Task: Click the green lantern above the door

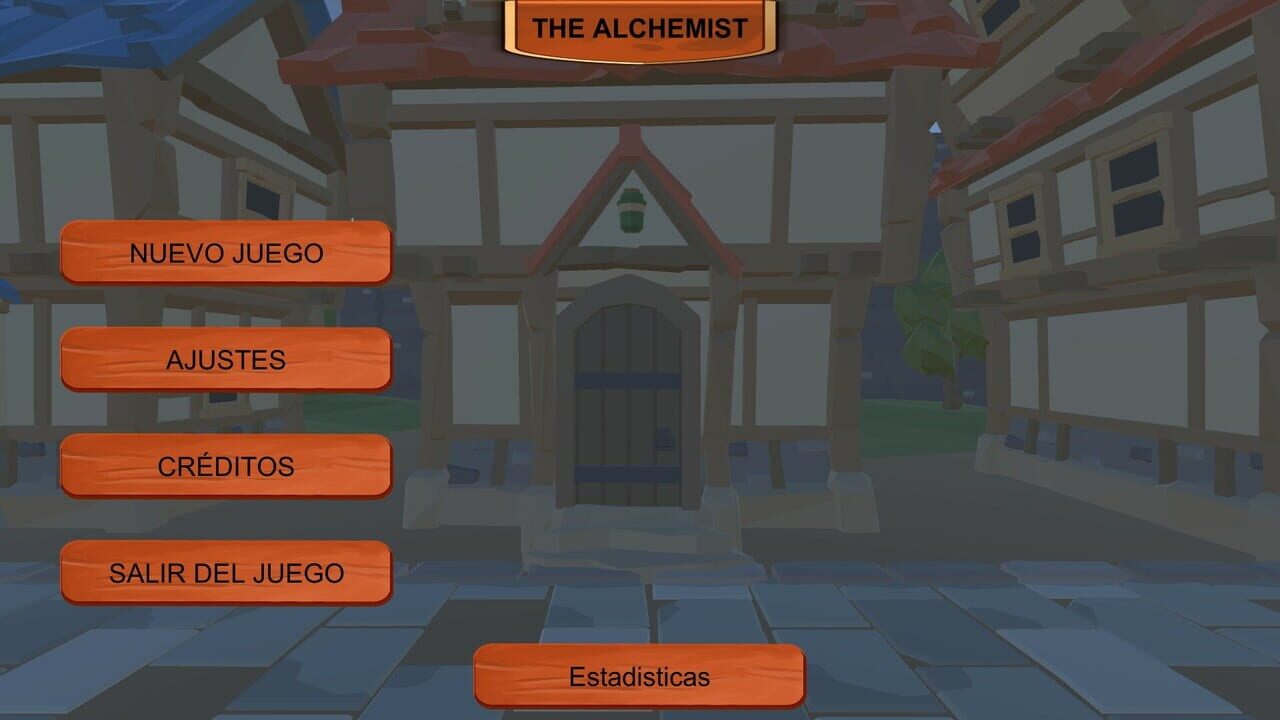Action: coord(630,210)
